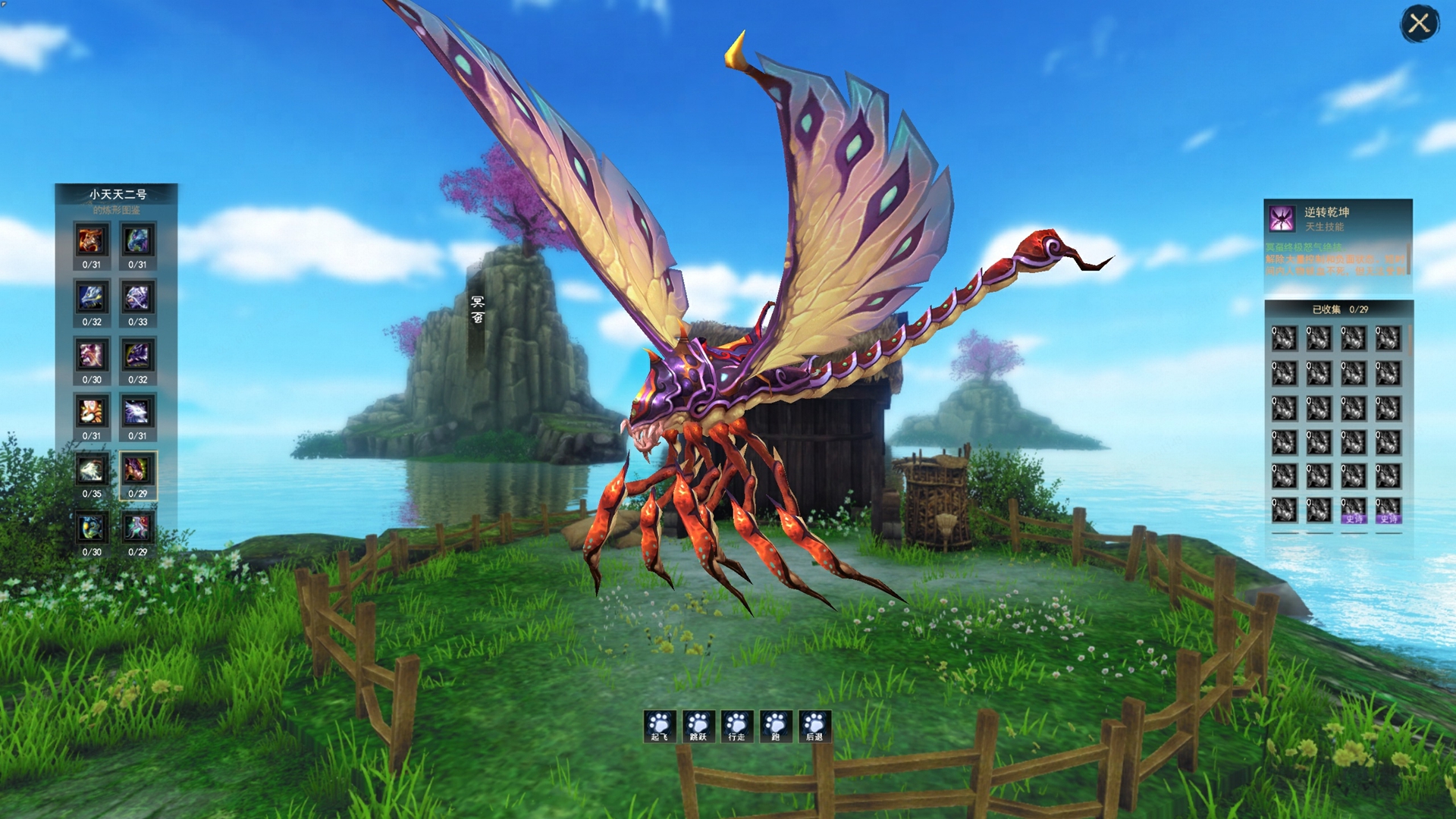
Task: Close the pet transformation gallery
Action: click(x=1419, y=24)
